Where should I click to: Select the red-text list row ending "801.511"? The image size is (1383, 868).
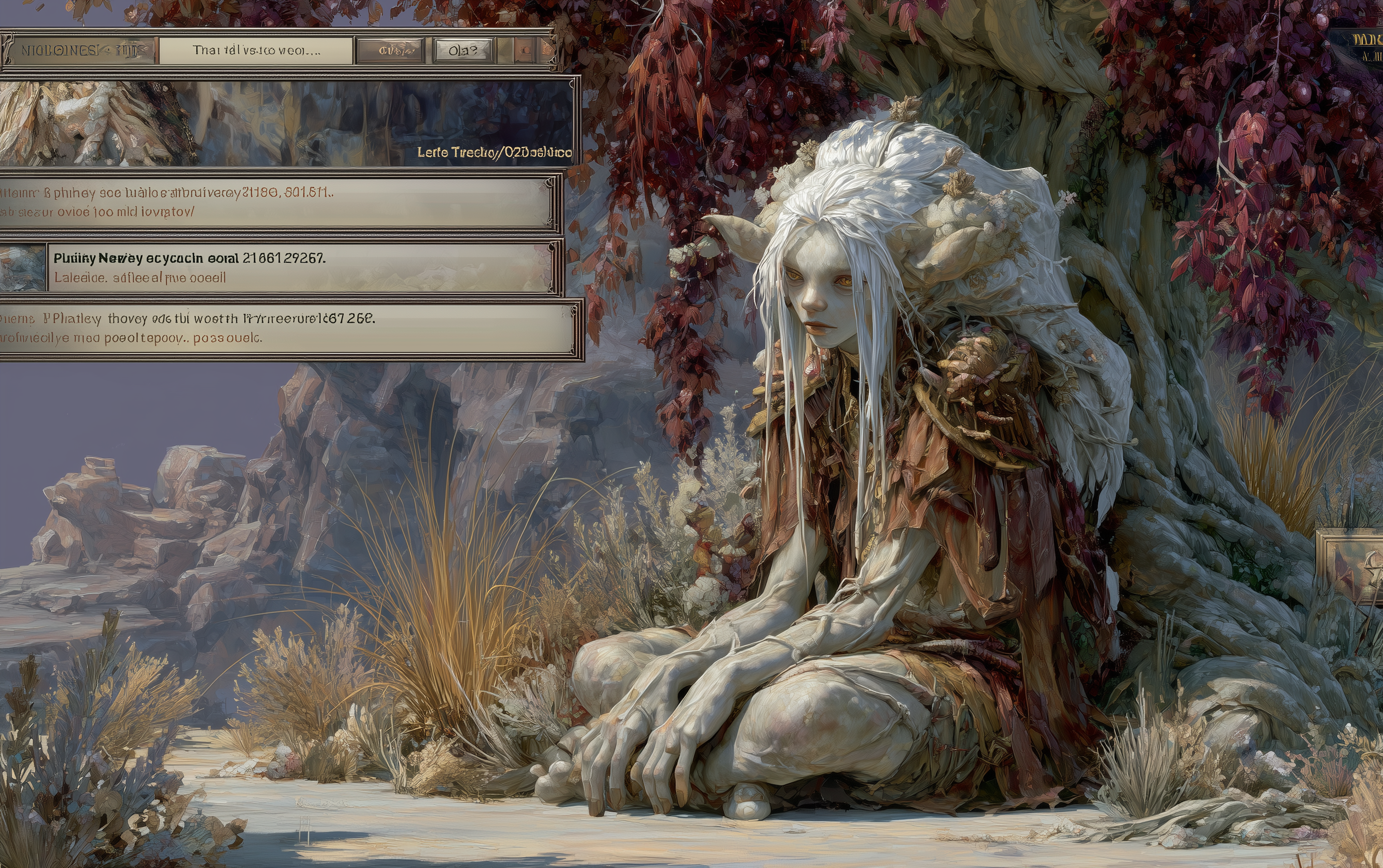click(276, 201)
